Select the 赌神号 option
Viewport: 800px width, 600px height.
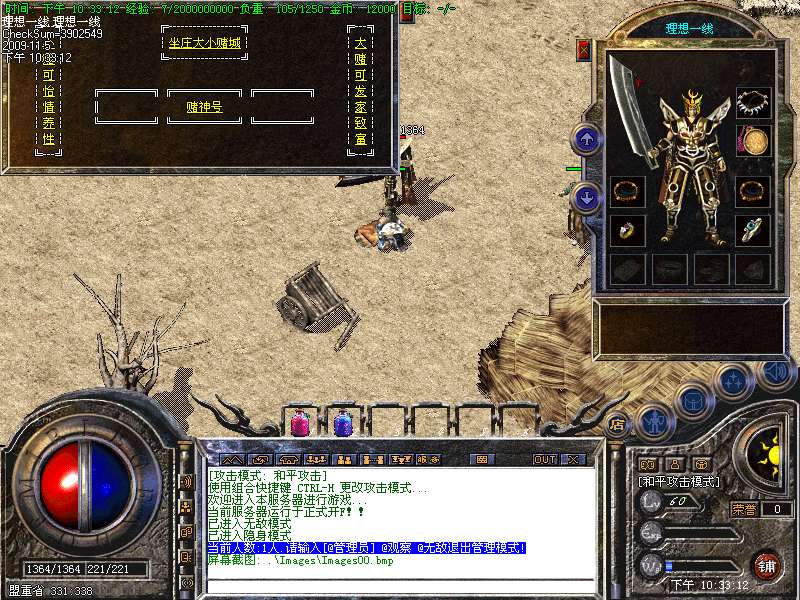(x=204, y=106)
